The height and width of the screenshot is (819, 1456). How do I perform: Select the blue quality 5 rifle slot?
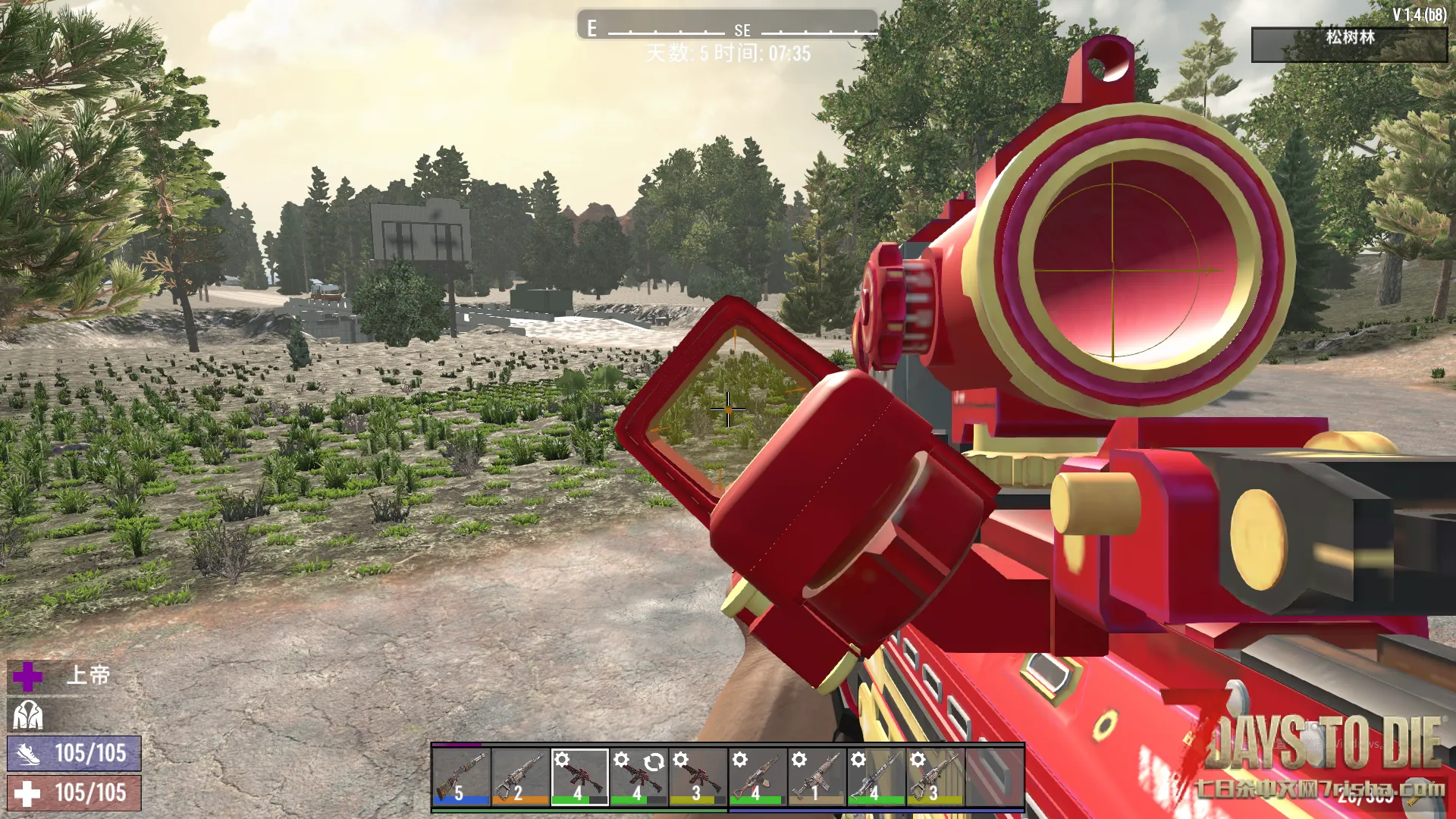point(461,777)
